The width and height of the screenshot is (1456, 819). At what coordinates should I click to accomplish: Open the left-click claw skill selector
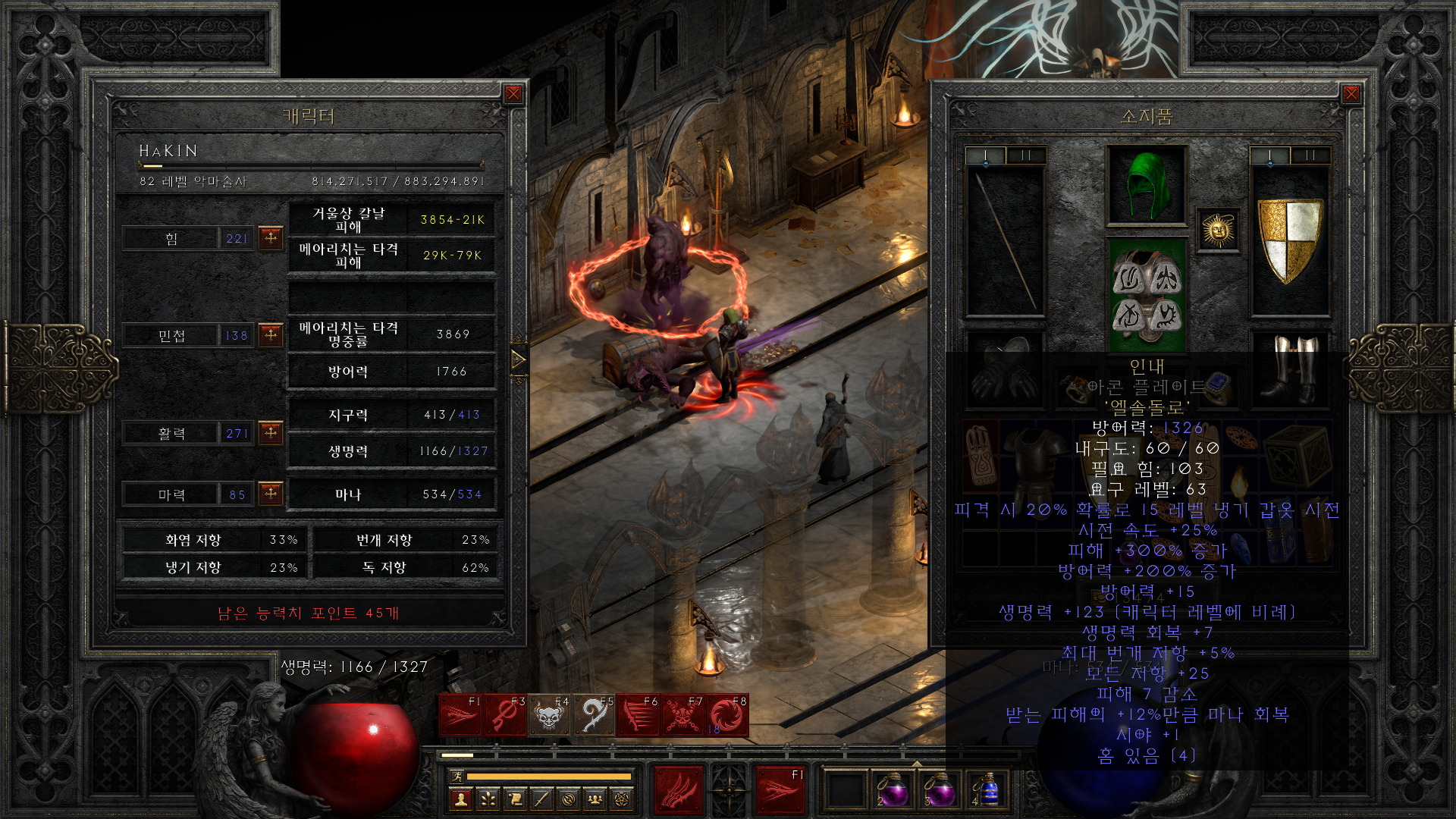click(678, 790)
